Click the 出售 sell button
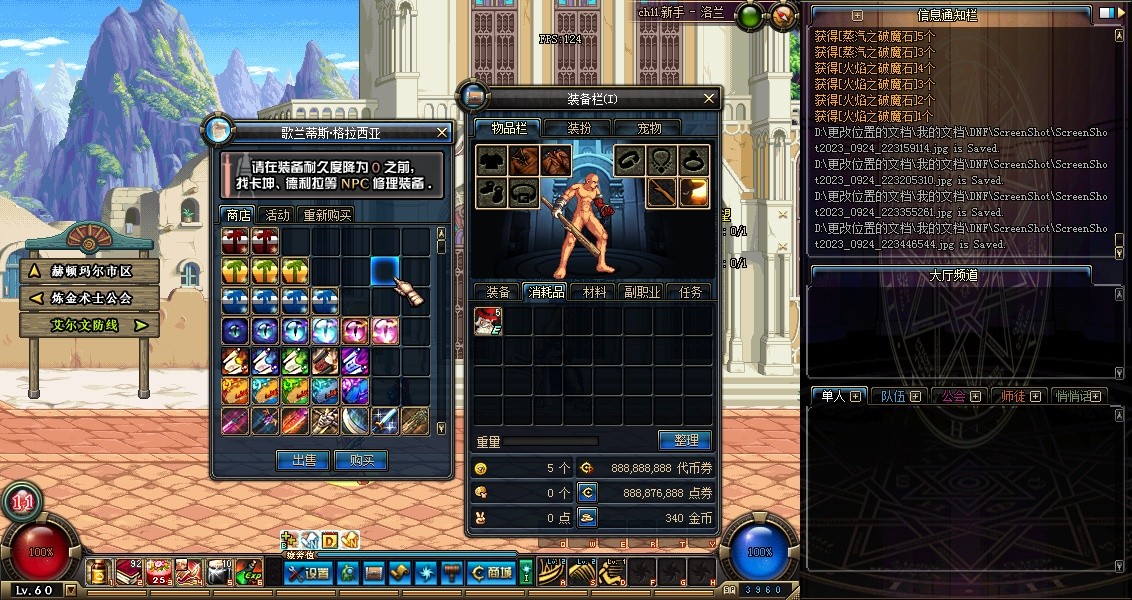Viewport: 1132px width, 600px height. 303,460
